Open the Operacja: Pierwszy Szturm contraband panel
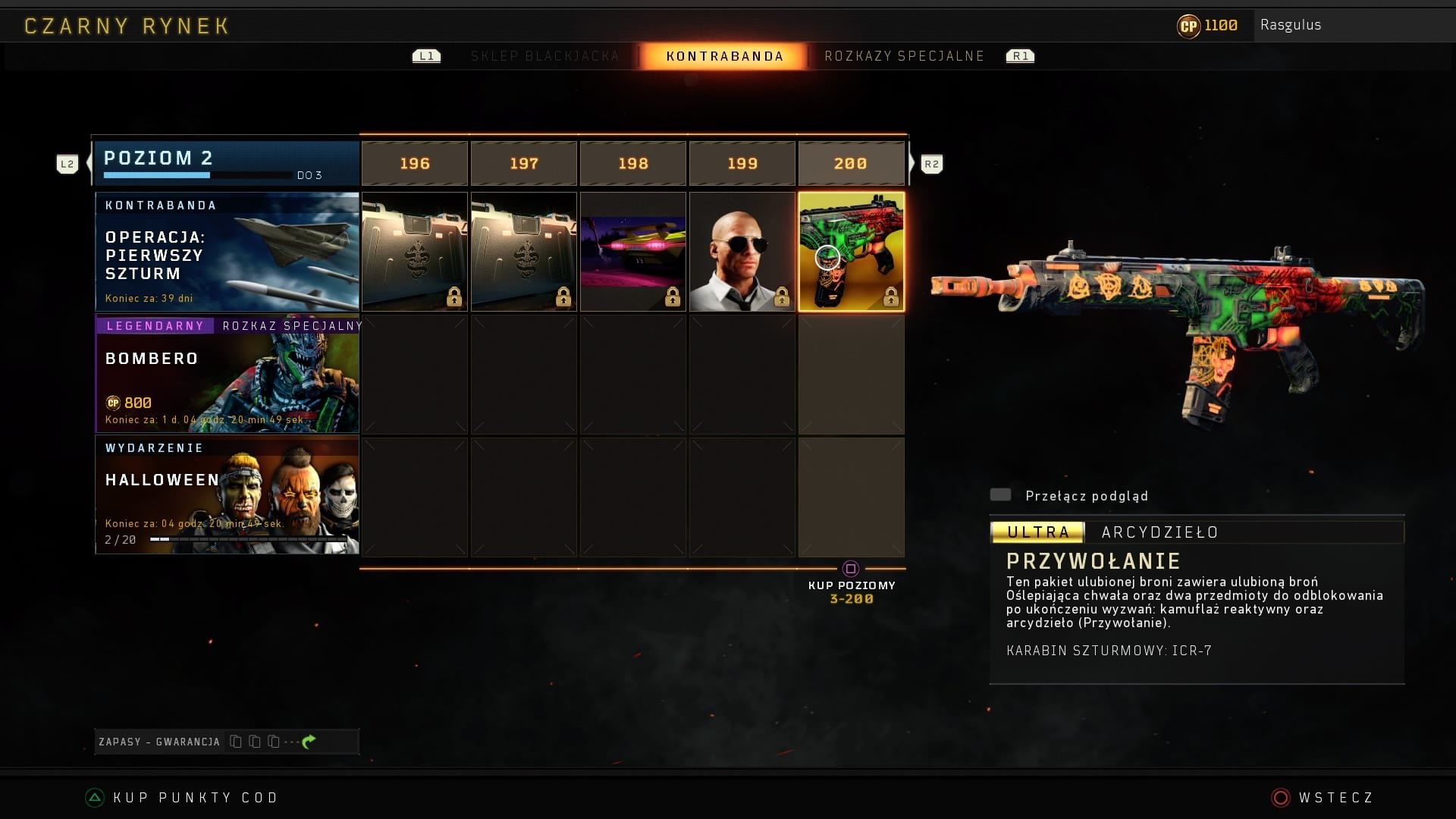Screen dimensions: 1456x819 click(x=227, y=252)
